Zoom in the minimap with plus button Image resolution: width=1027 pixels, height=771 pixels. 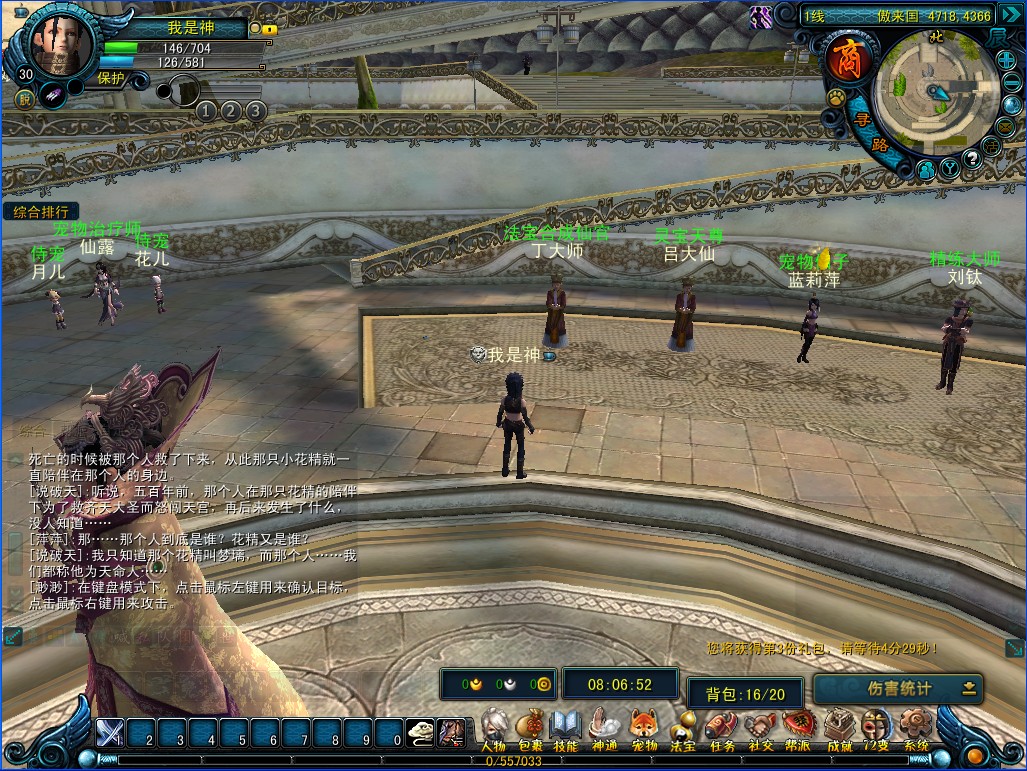(1006, 59)
